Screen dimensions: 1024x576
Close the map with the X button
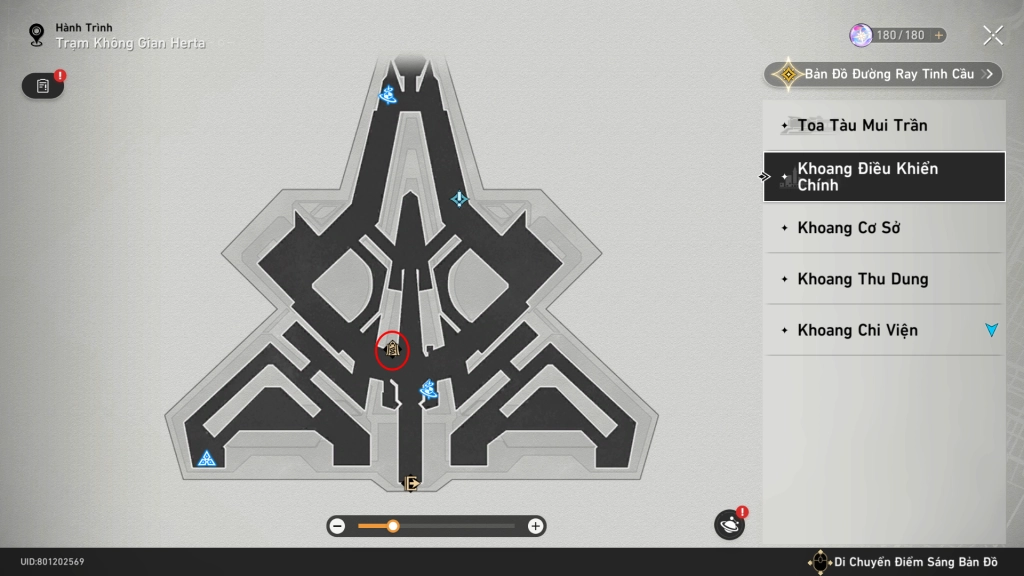point(993,36)
